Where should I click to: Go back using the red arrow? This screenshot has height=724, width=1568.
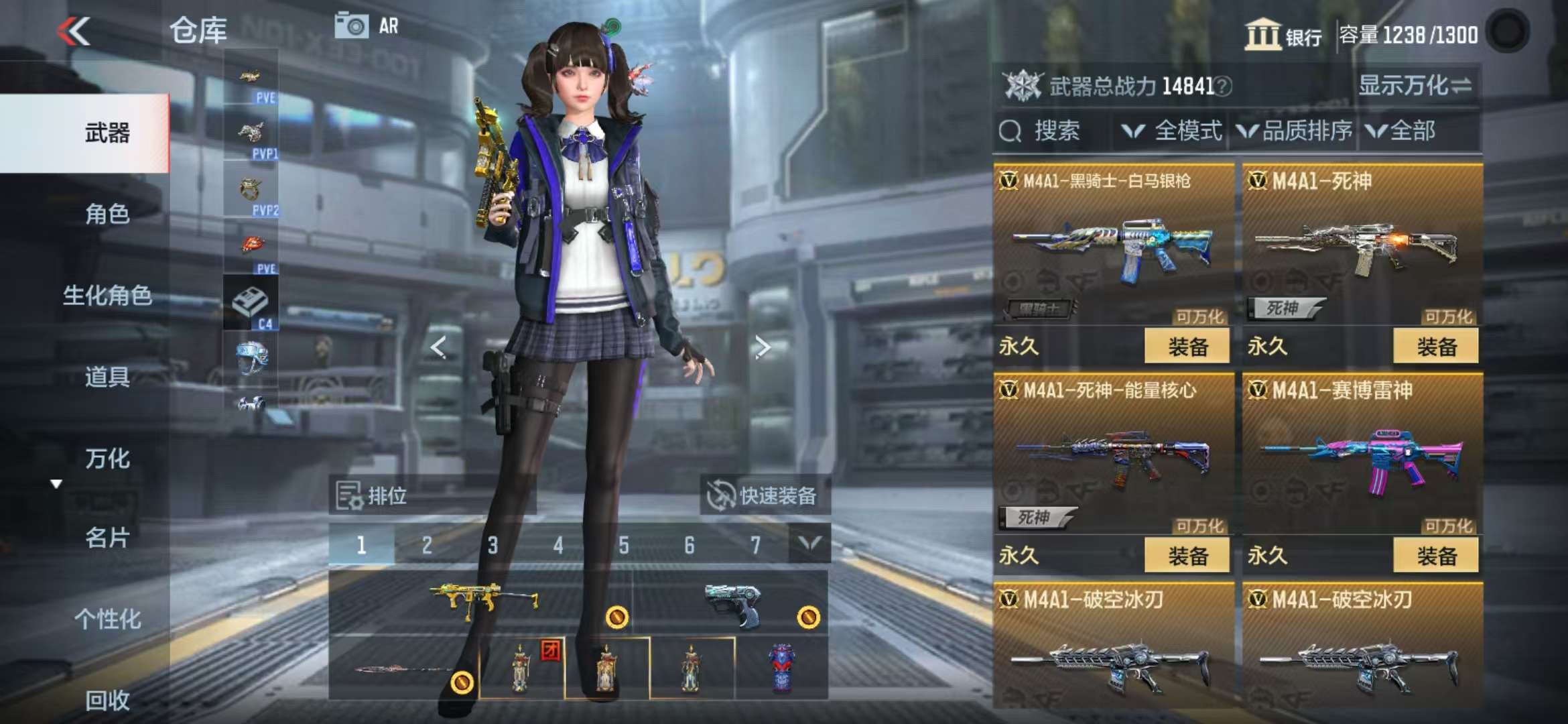coord(74,31)
